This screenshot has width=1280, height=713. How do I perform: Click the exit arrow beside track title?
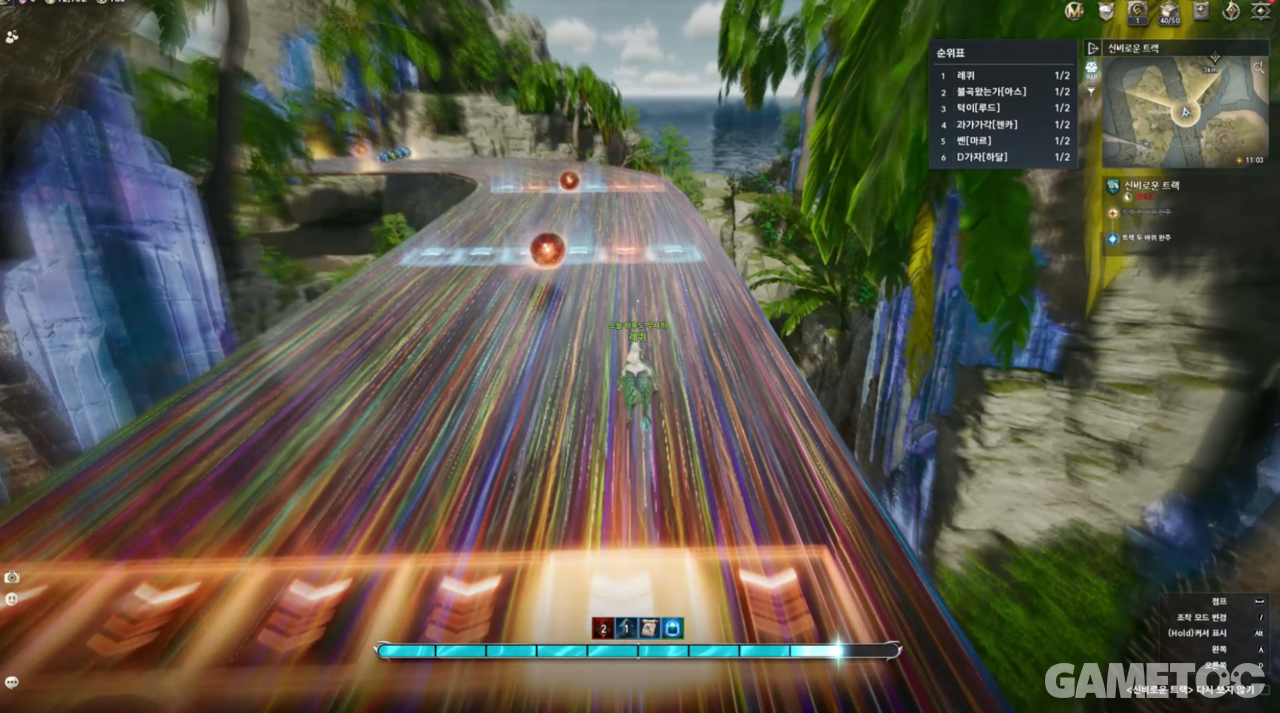1093,48
